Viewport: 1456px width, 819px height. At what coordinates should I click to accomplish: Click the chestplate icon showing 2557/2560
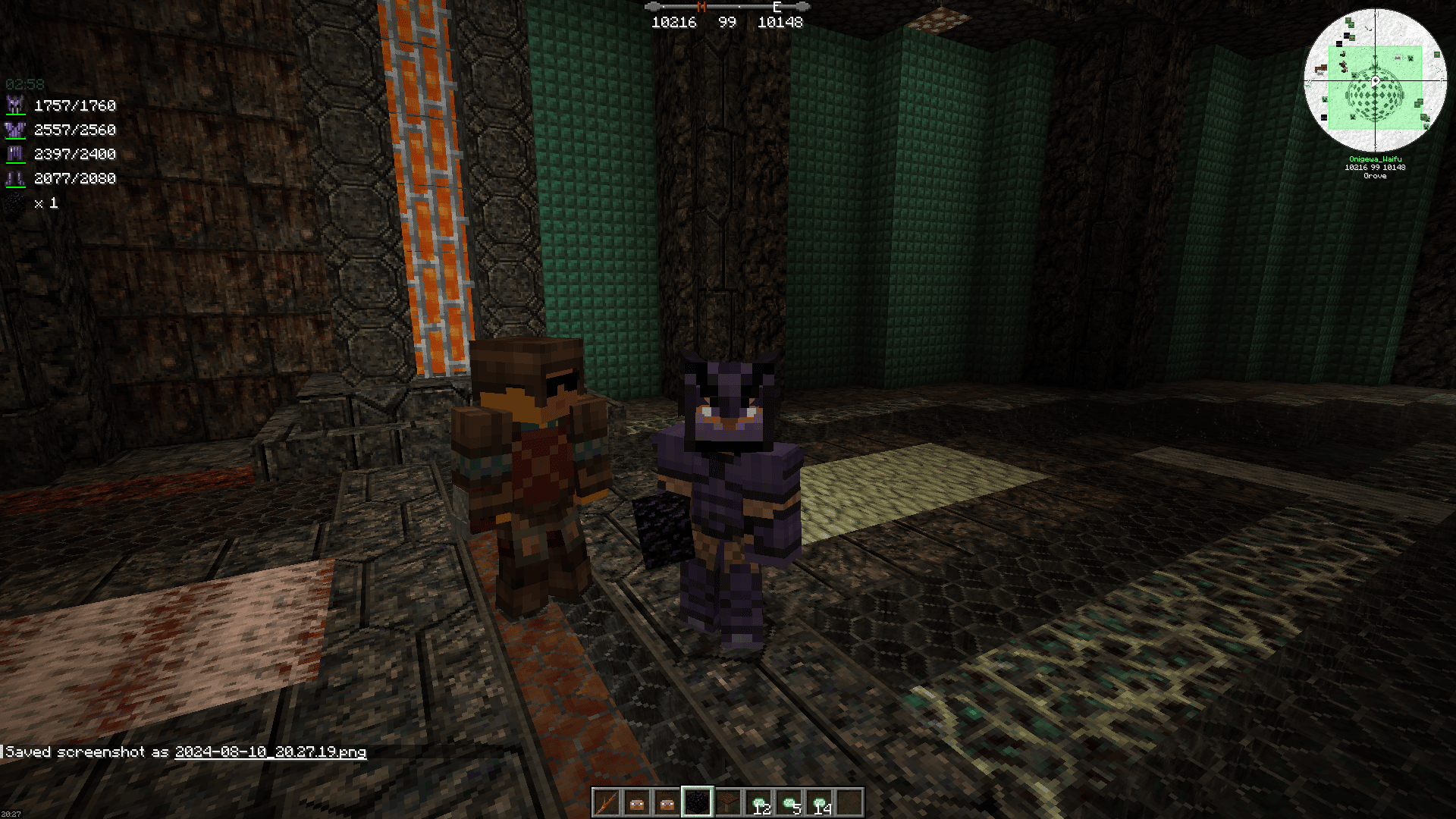click(17, 130)
